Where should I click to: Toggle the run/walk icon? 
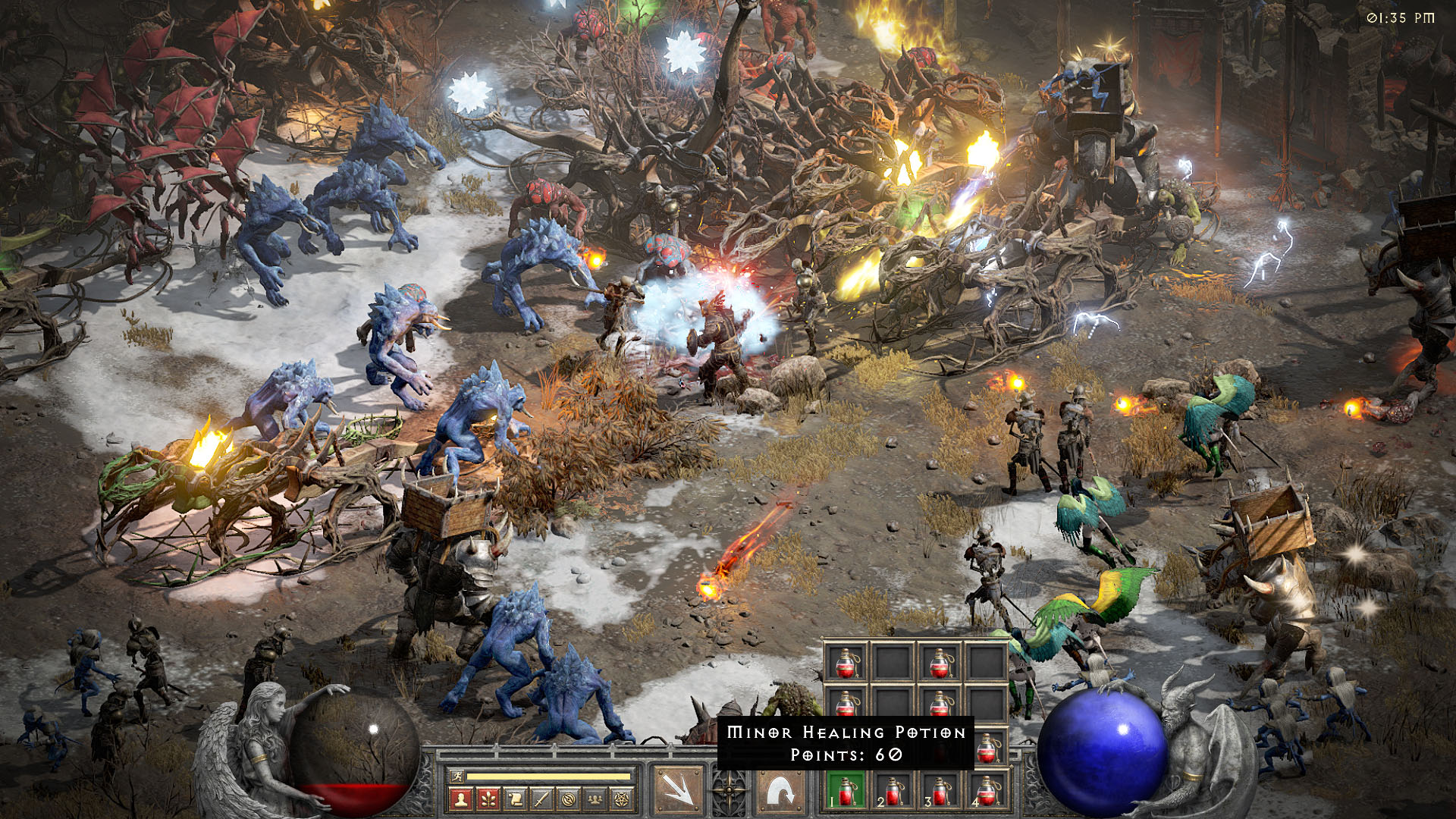tap(456, 776)
